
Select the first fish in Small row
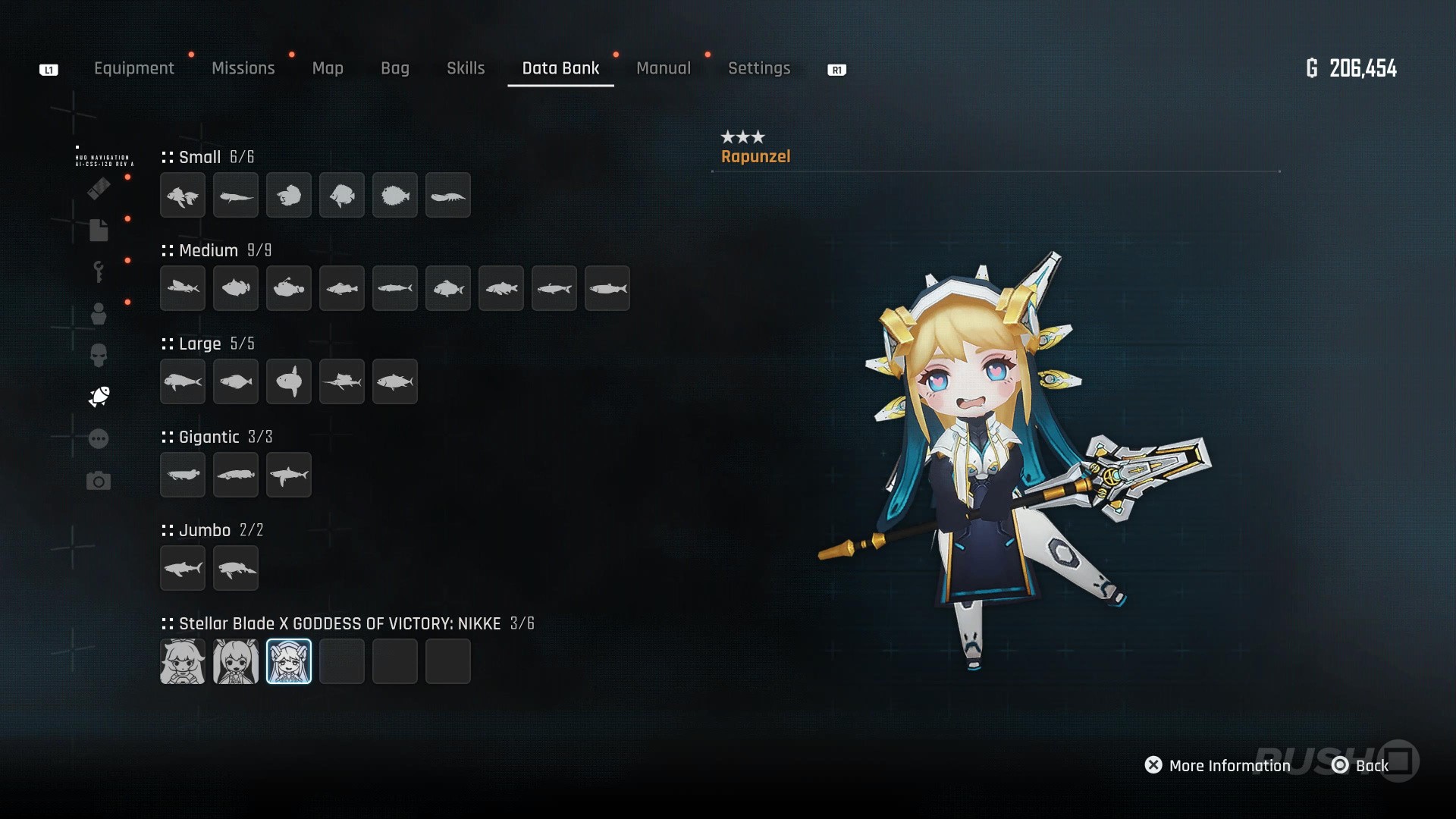click(x=183, y=195)
